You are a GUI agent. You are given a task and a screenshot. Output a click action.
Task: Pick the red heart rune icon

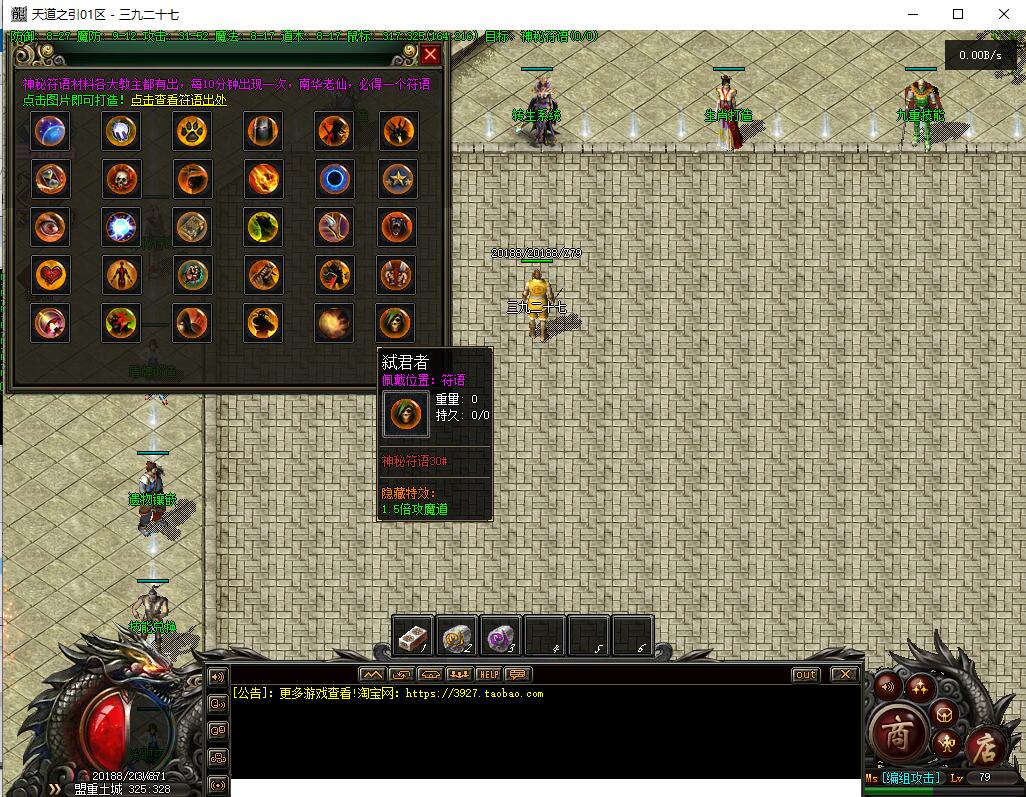click(x=50, y=274)
